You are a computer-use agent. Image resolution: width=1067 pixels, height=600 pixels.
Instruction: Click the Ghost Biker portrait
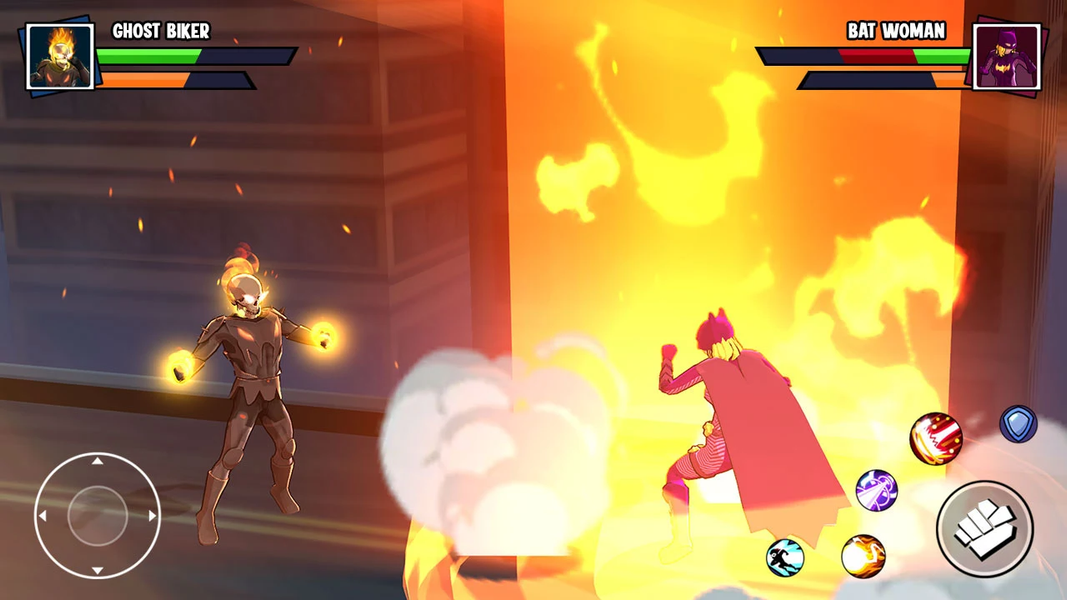point(60,57)
